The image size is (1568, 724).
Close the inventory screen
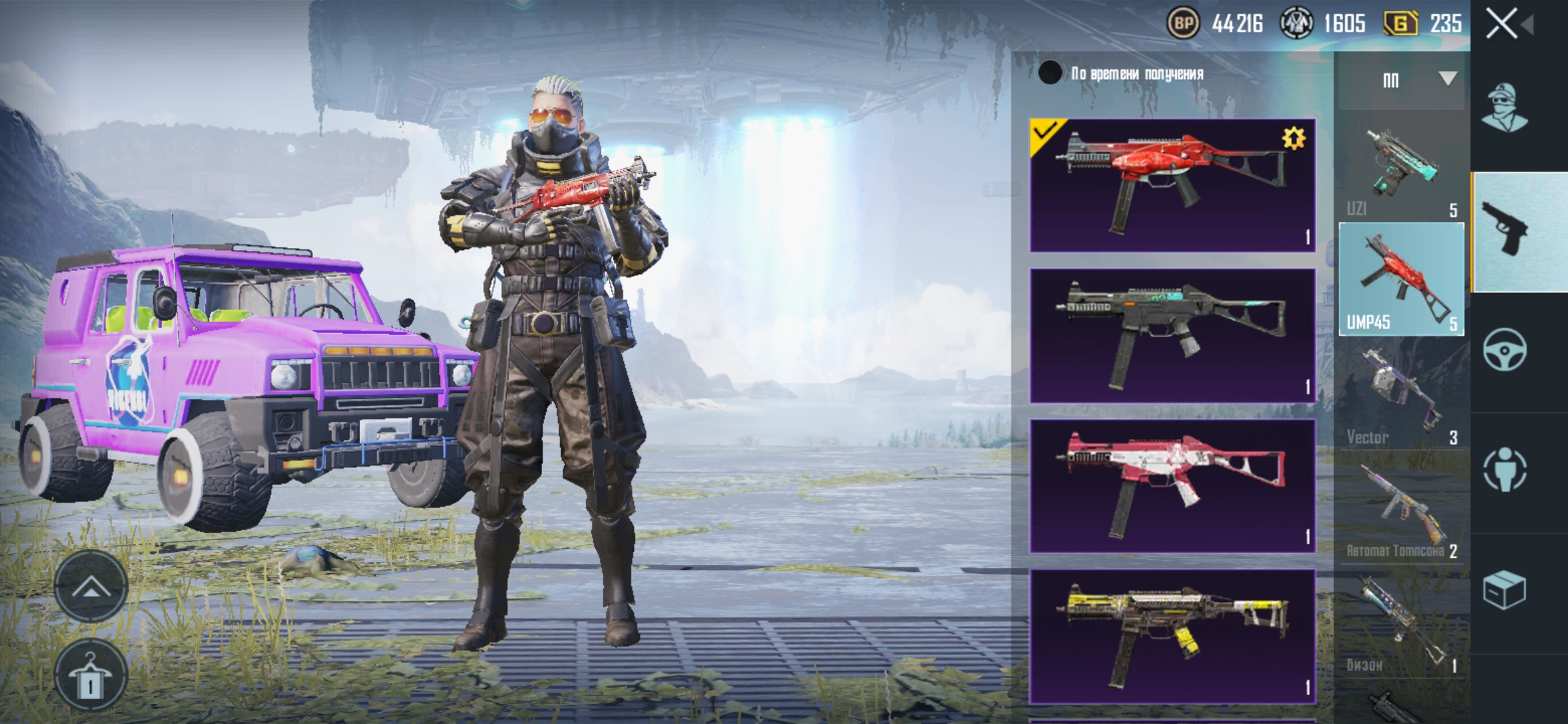(1502, 24)
